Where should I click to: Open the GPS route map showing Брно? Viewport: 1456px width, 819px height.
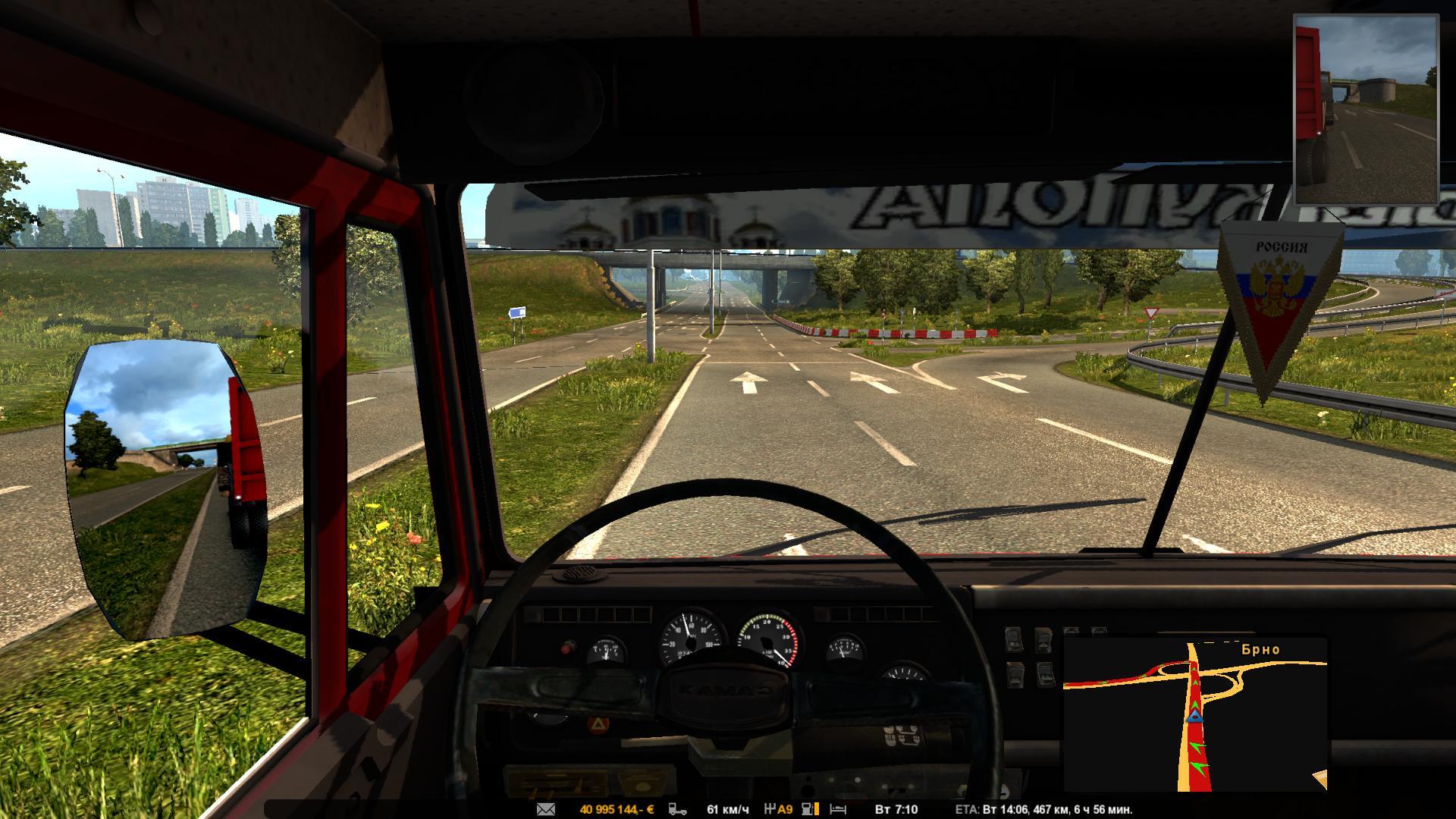(x=1195, y=714)
